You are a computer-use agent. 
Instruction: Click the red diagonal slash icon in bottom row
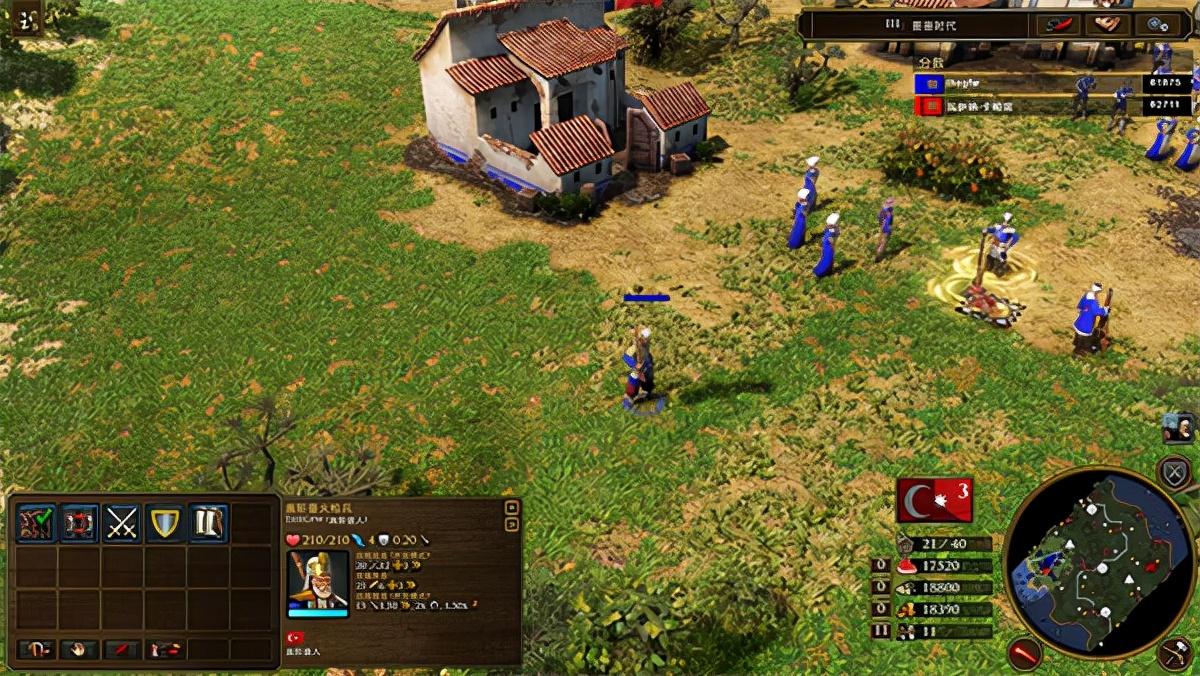point(122,650)
